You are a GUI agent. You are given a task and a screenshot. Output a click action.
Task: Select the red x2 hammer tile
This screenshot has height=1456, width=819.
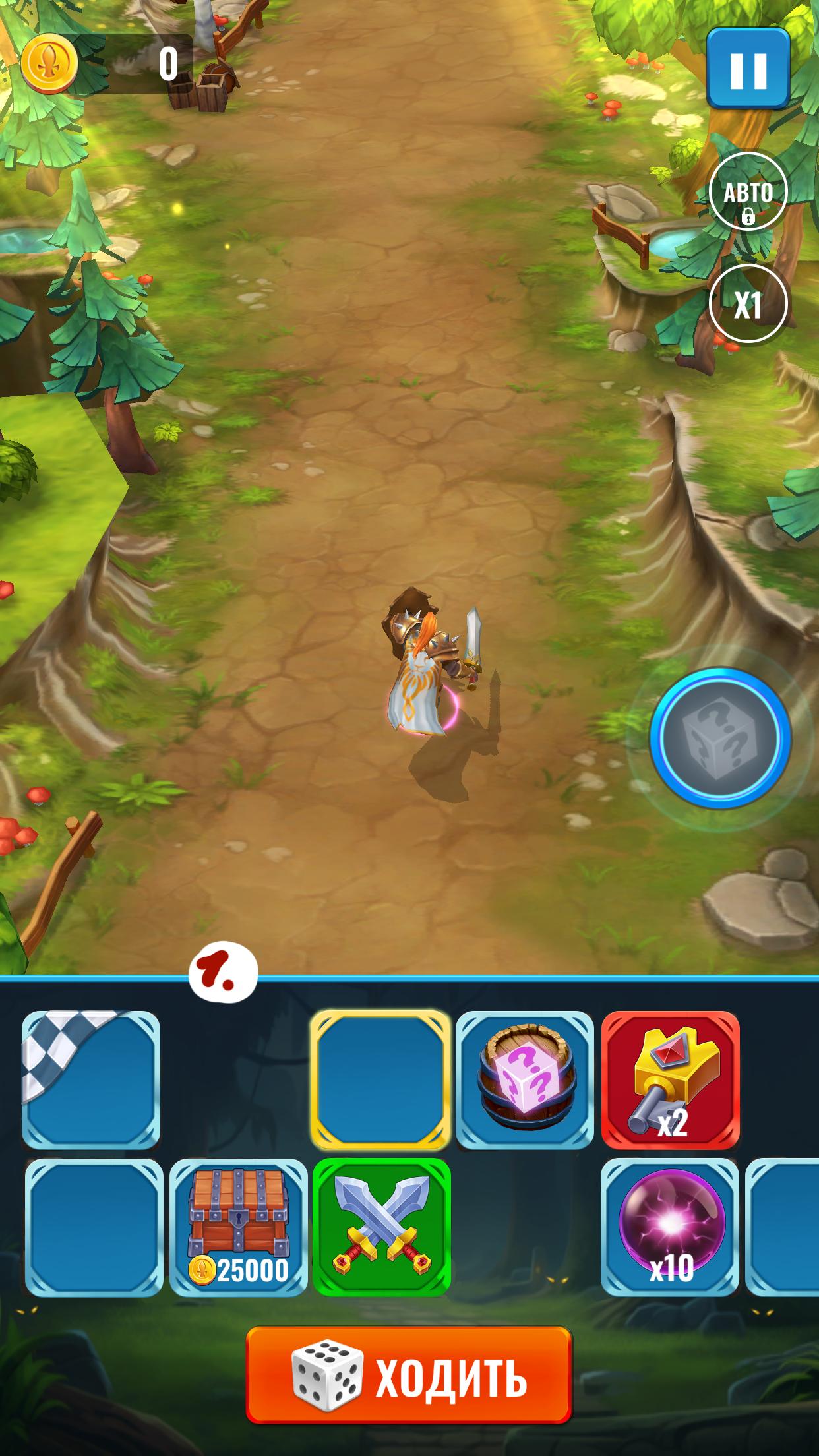coord(670,1080)
